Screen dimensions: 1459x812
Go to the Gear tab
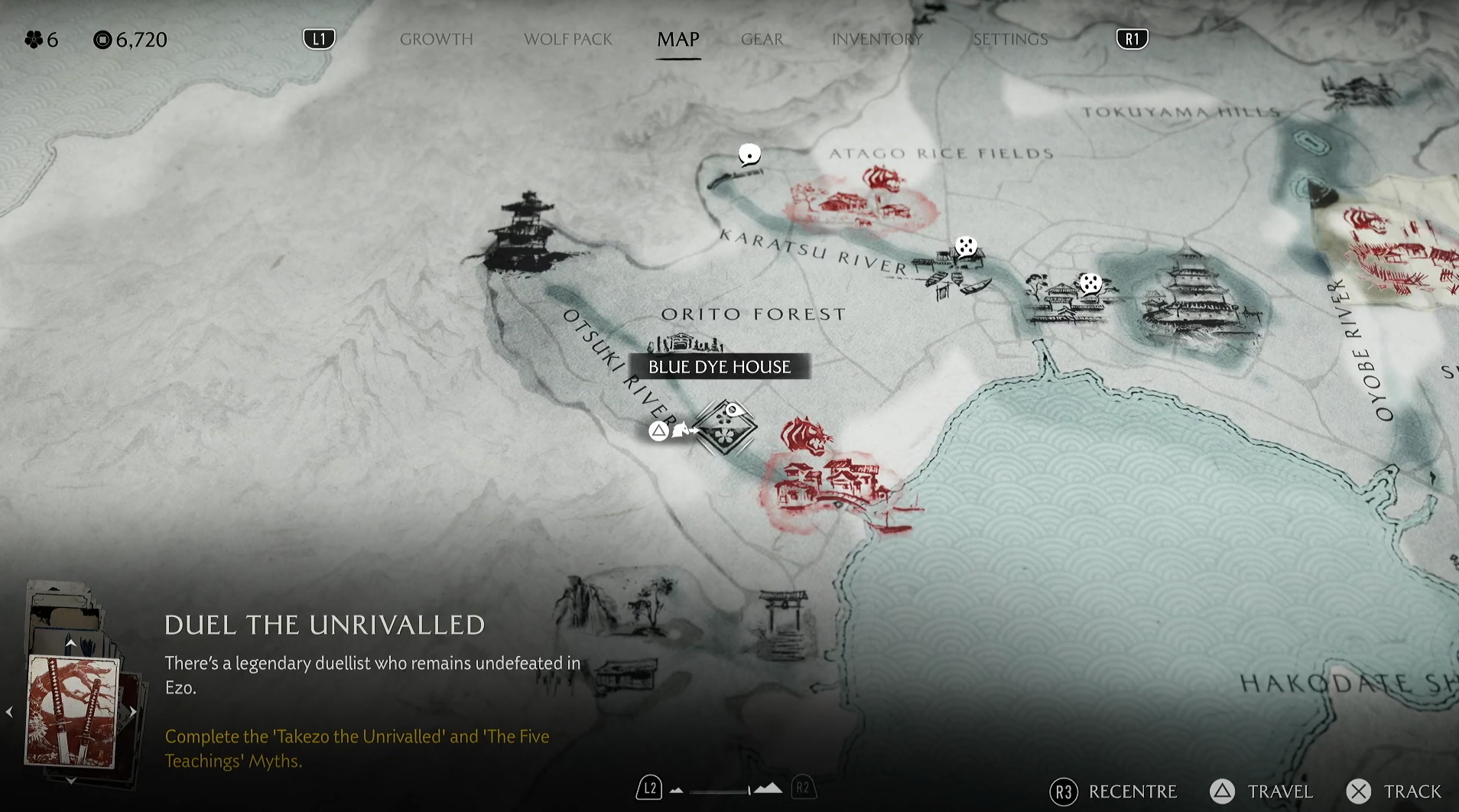pos(762,39)
